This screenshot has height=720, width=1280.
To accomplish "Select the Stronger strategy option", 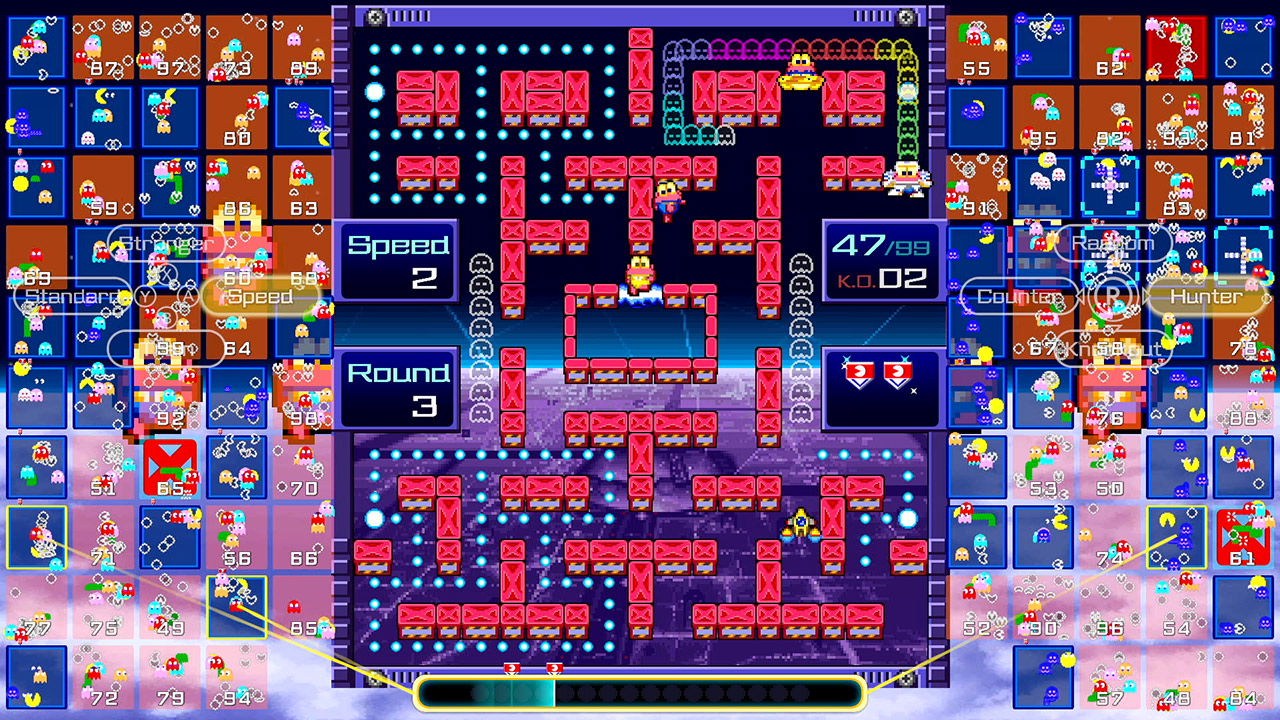I will coord(165,242).
